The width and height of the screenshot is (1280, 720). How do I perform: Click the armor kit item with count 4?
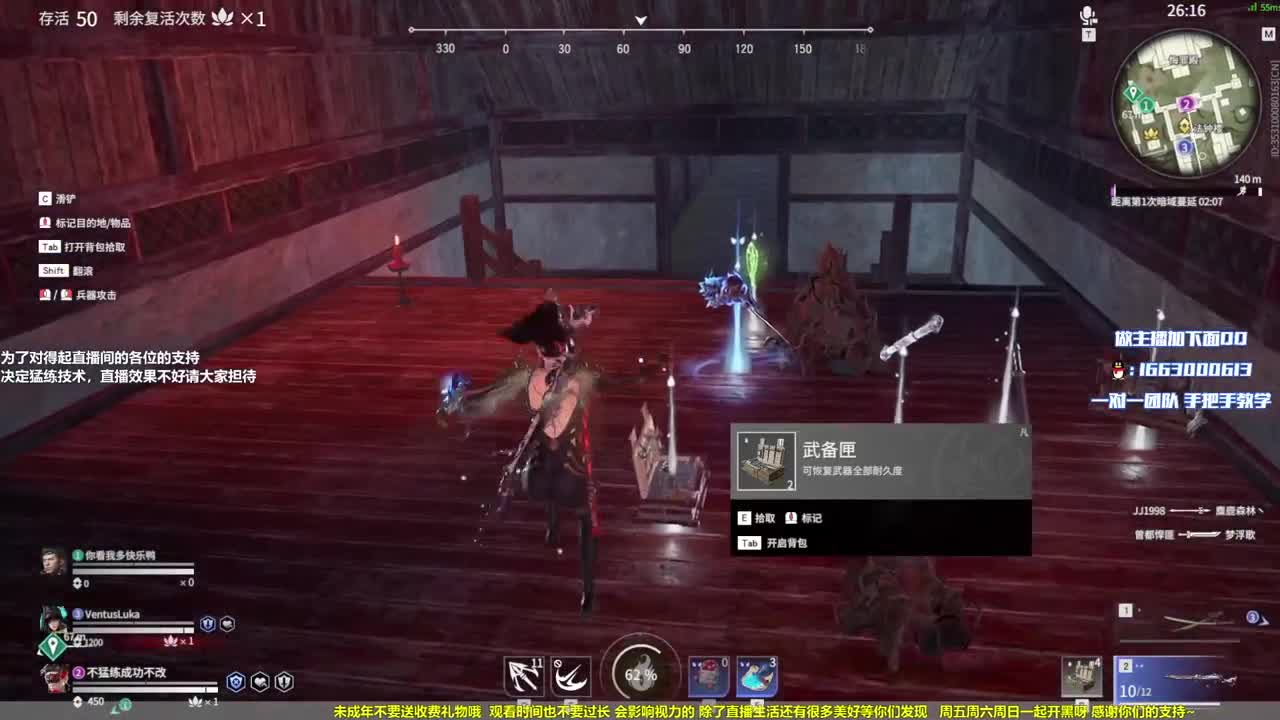pyautogui.click(x=1083, y=675)
